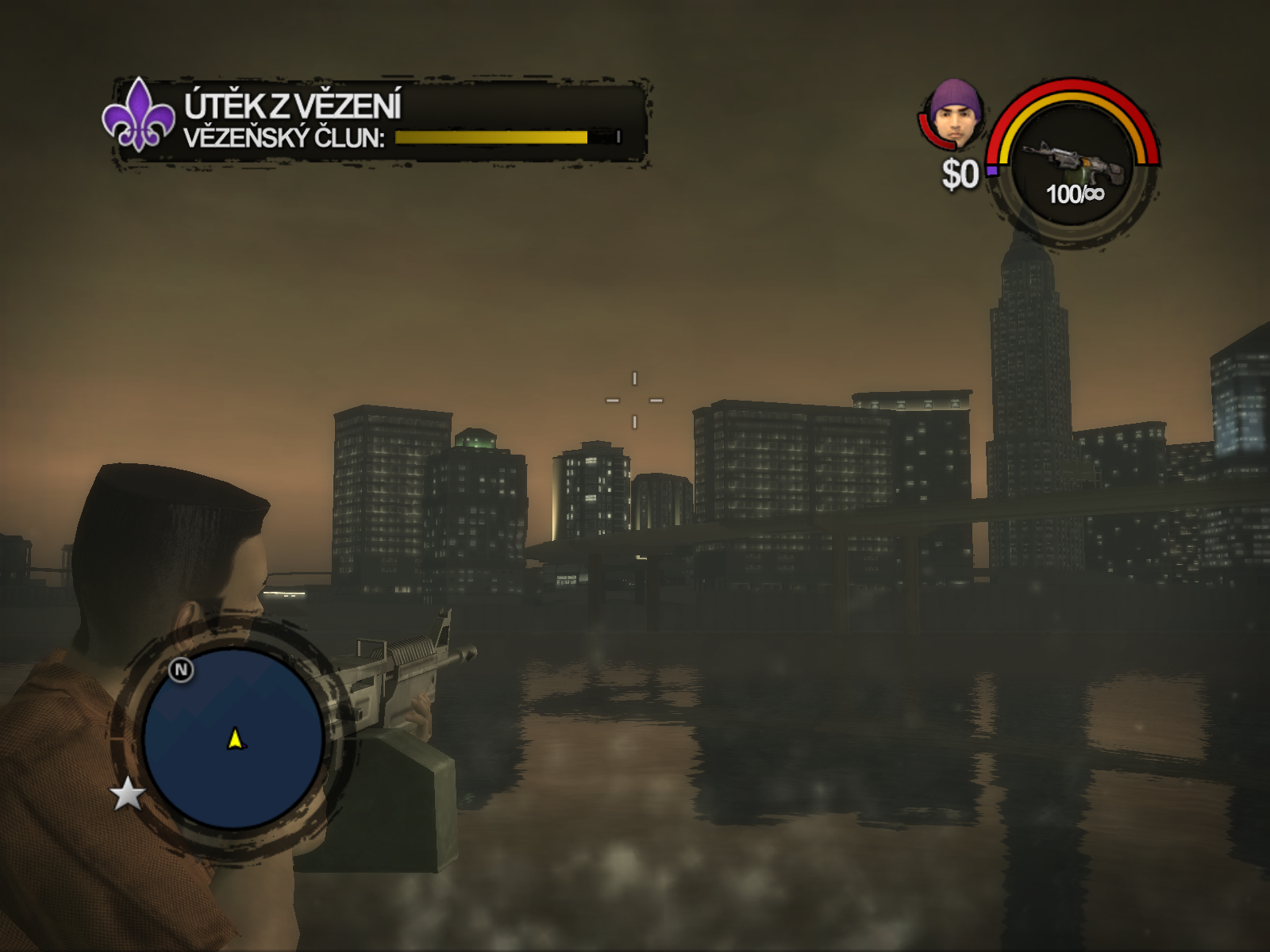The height and width of the screenshot is (952, 1270).
Task: Click the circular minimap
Action: 233,738
